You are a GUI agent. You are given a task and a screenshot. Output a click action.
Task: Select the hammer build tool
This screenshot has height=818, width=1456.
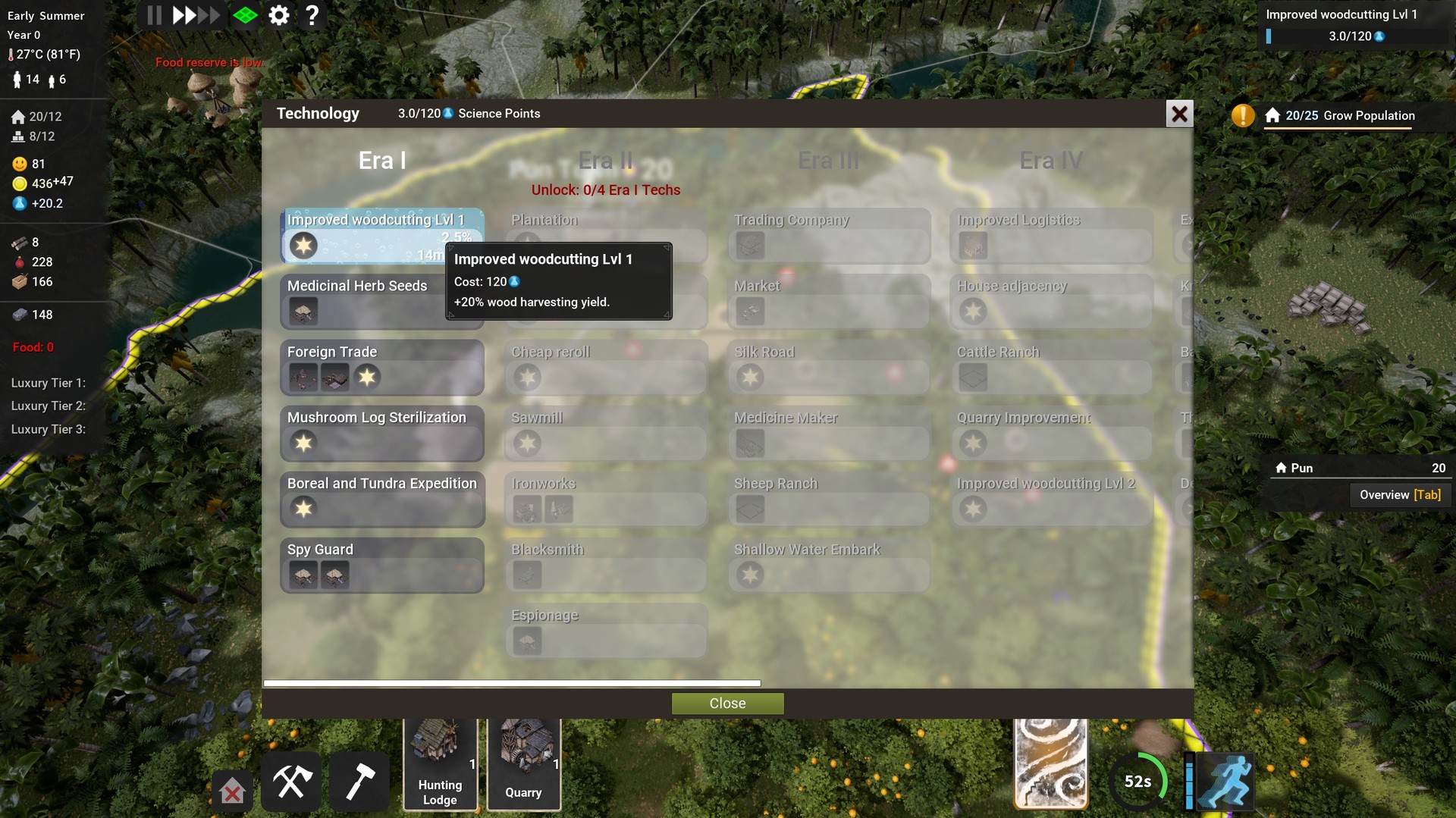(359, 781)
